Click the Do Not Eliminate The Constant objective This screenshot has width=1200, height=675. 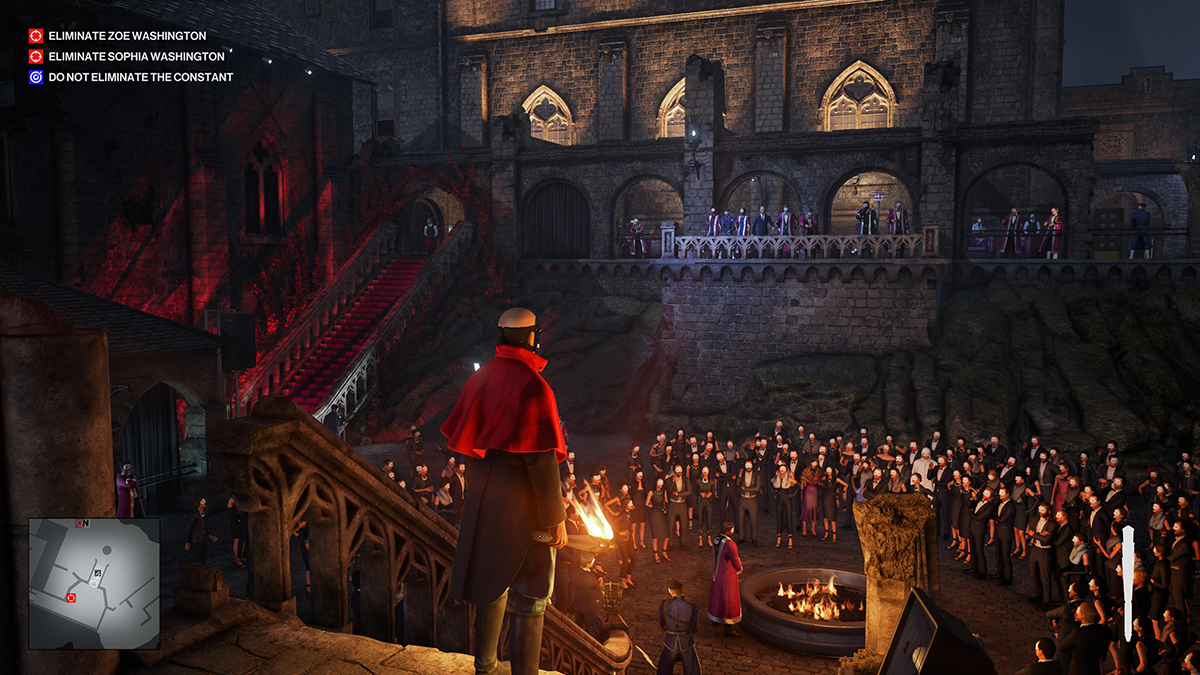point(140,77)
